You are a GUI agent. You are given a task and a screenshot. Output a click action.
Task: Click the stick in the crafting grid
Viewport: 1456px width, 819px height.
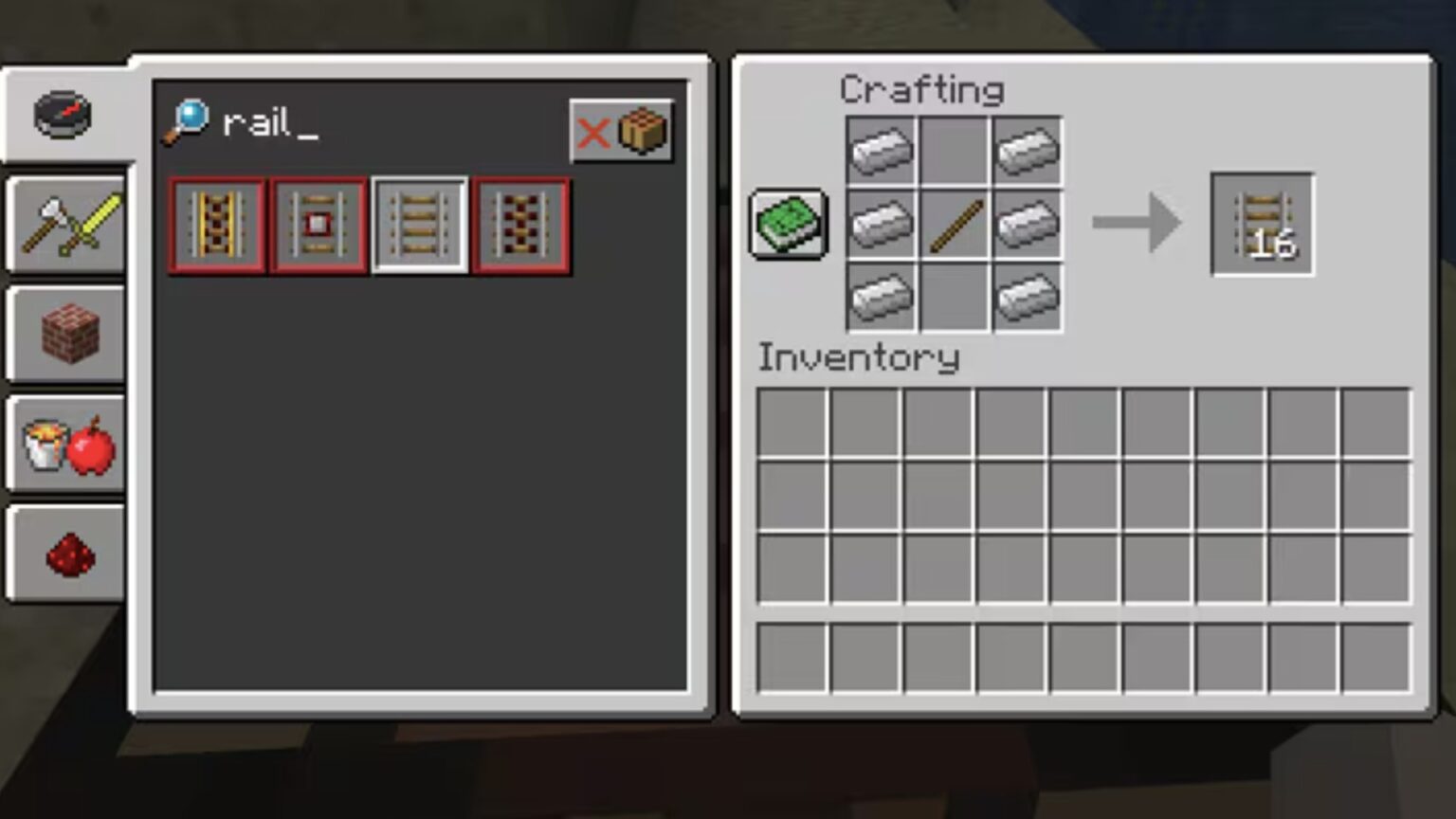coord(953,226)
